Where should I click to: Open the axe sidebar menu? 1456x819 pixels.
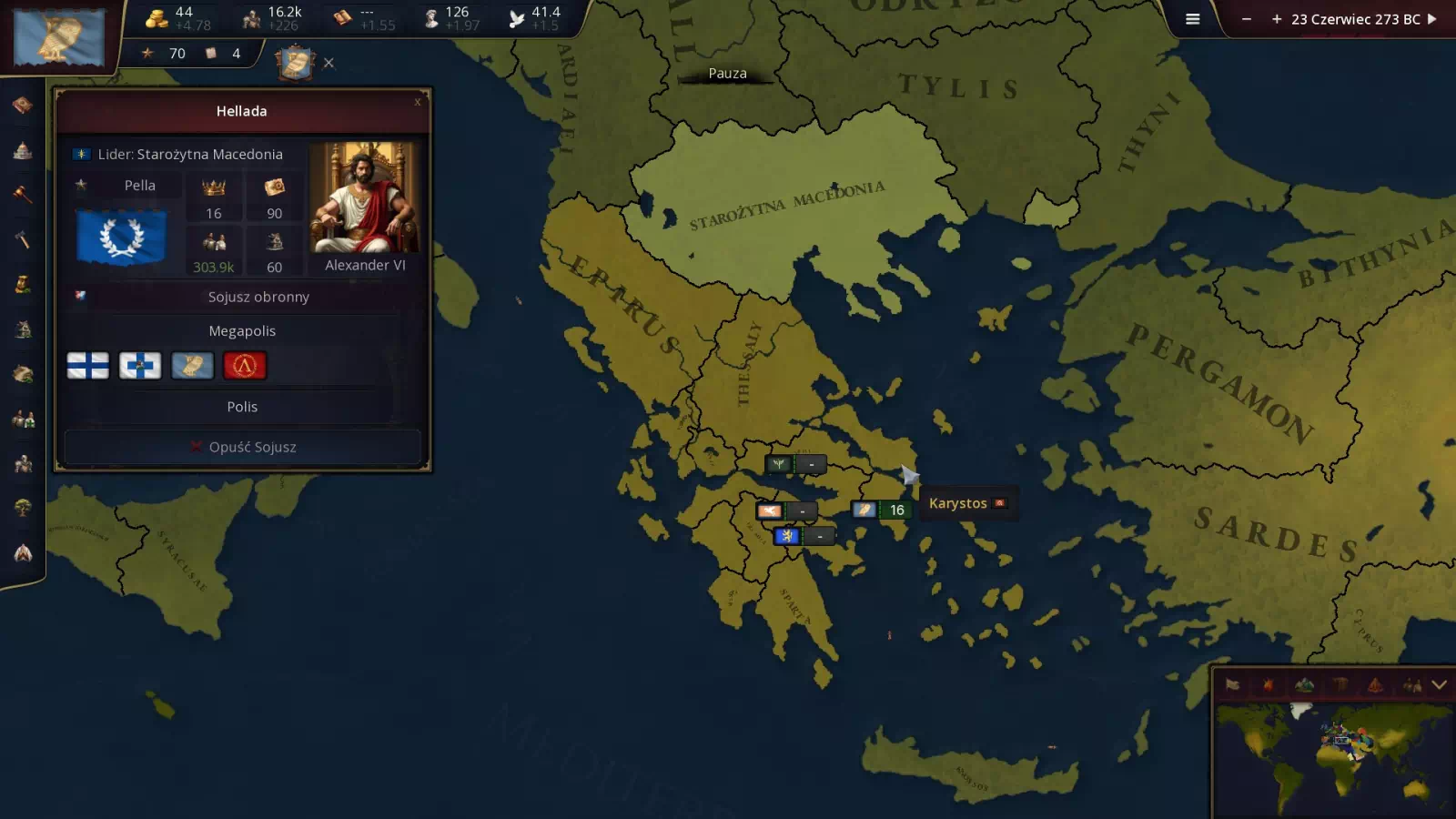23,239
